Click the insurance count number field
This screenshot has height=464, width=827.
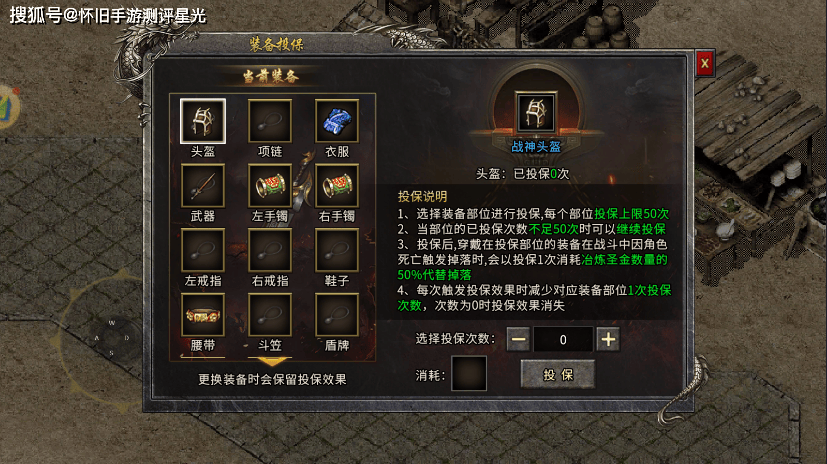click(x=563, y=339)
